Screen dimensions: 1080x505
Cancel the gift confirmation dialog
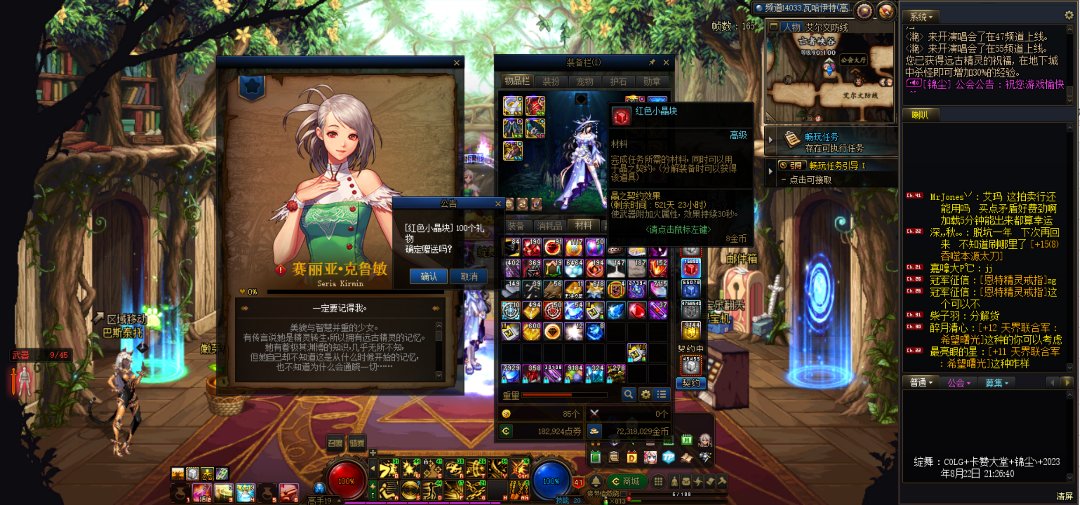(x=468, y=276)
